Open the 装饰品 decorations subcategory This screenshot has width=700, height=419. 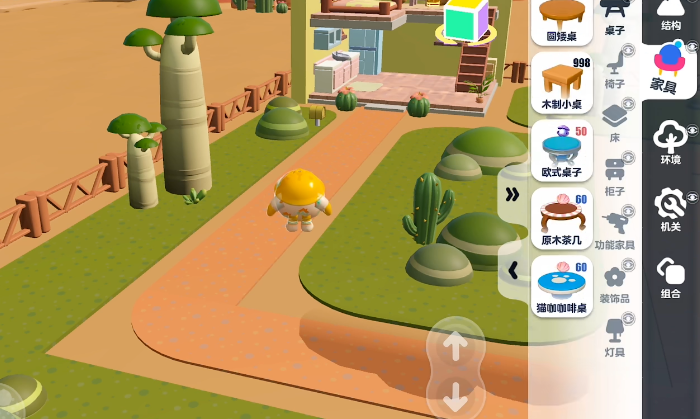point(615,284)
